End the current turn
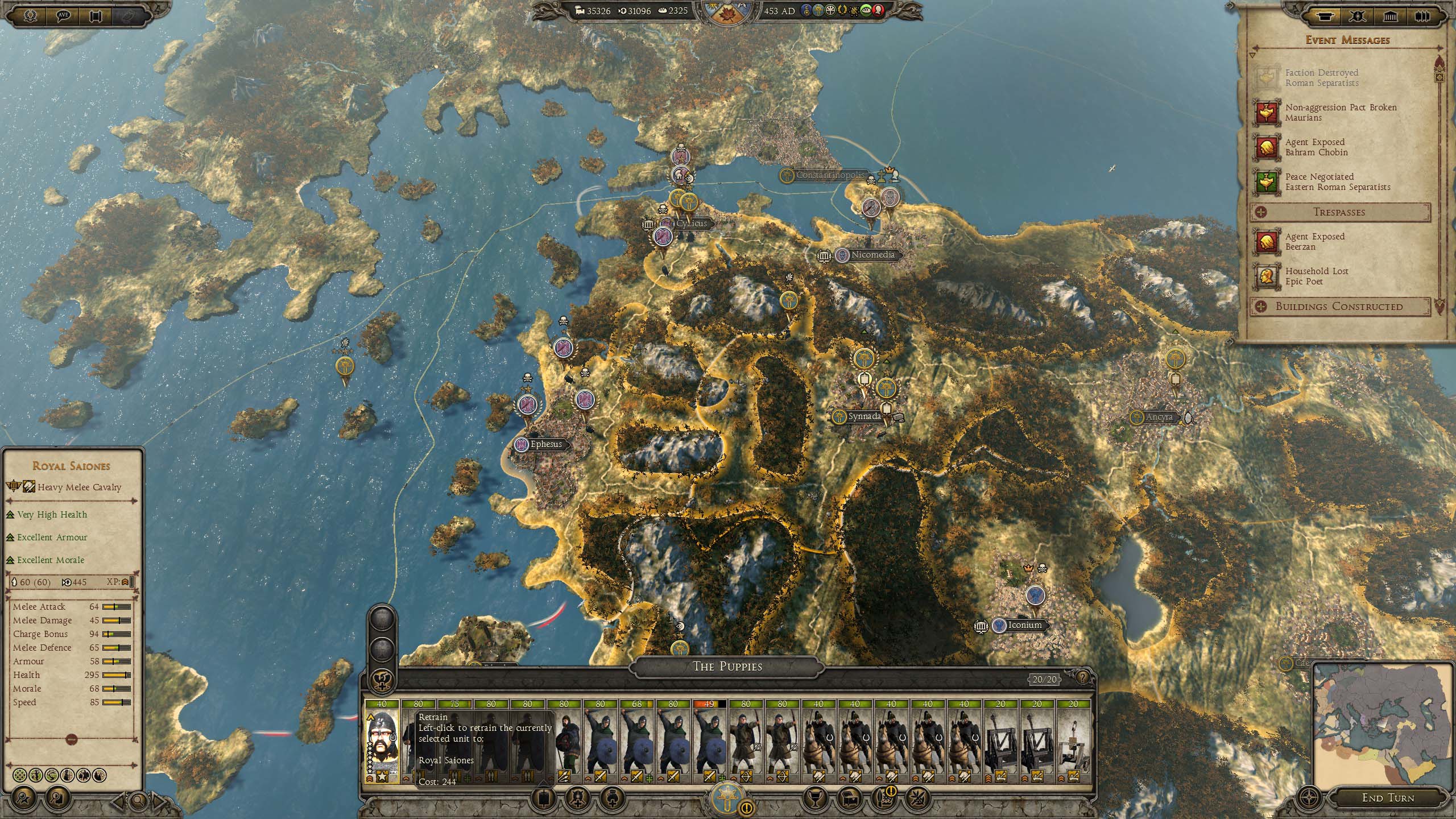1456x819 pixels. [x=1387, y=798]
